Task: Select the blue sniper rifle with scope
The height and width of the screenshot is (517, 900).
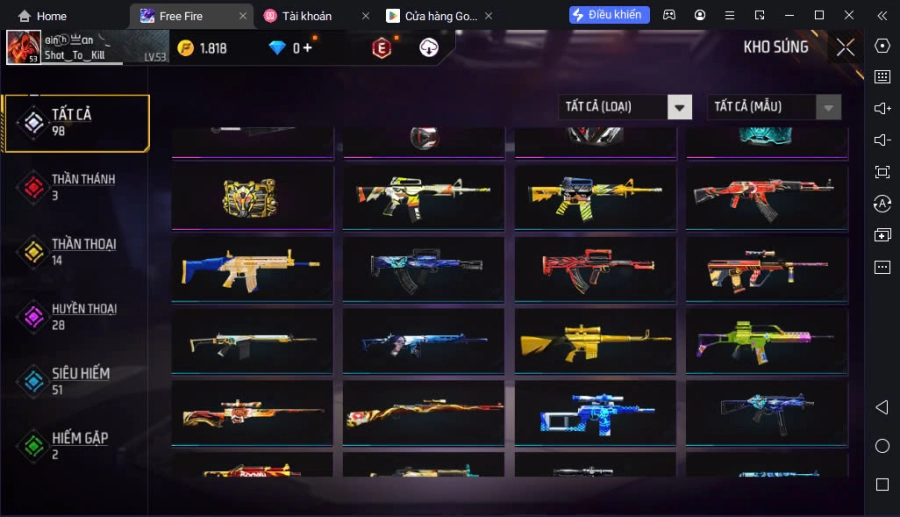Action: pyautogui.click(x=594, y=412)
